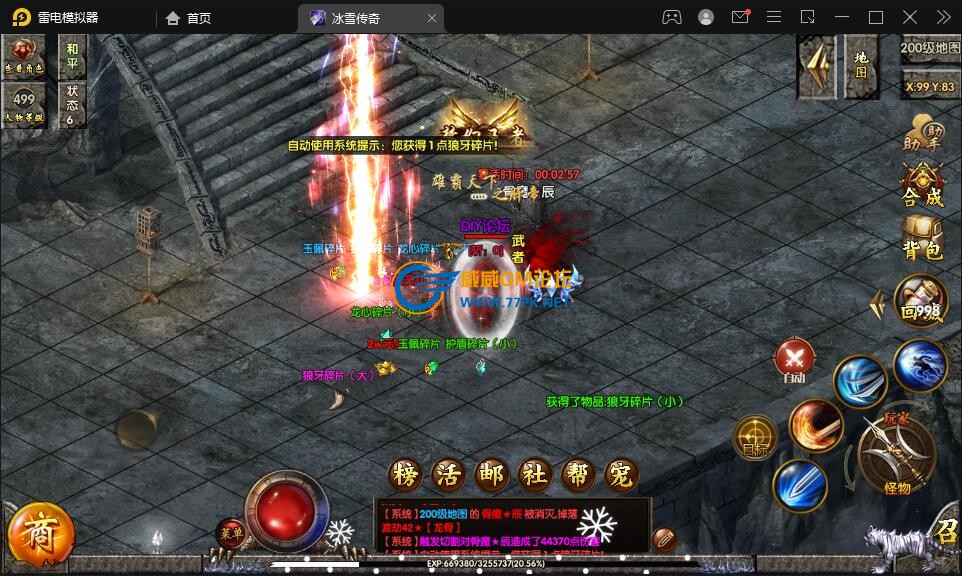This screenshot has width=962, height=576.
Task: Activate the 目标 target lock button
Action: (x=755, y=437)
